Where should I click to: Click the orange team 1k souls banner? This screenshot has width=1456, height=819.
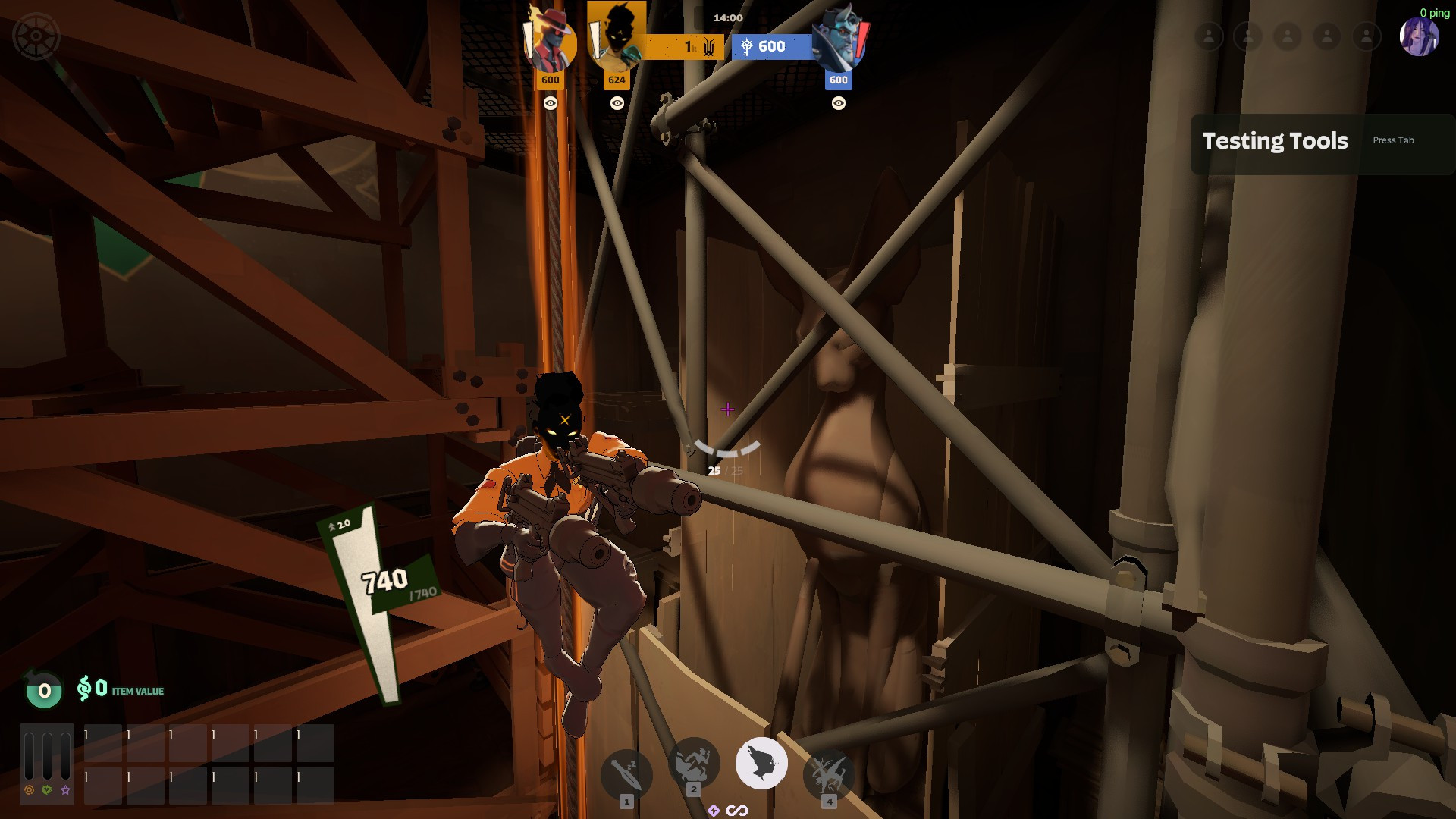pyautogui.click(x=682, y=47)
